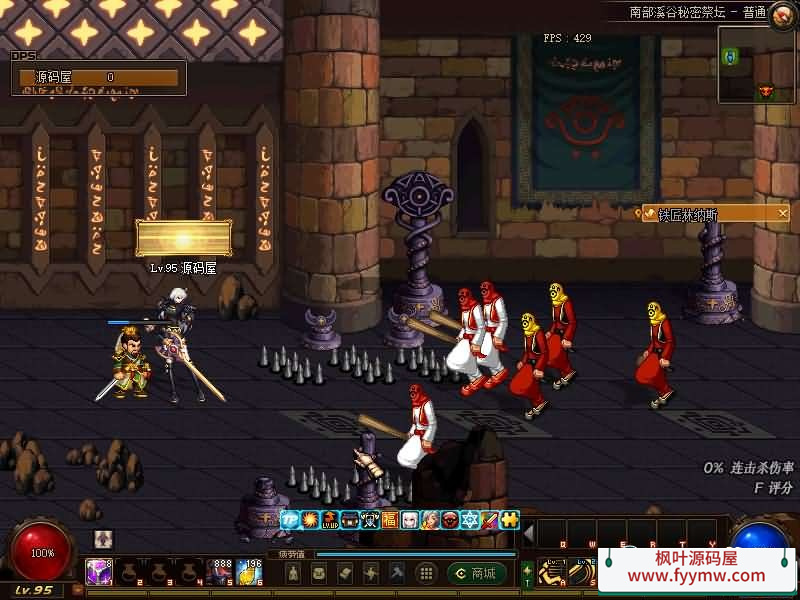Open the 商城 cash shop

tap(476, 573)
